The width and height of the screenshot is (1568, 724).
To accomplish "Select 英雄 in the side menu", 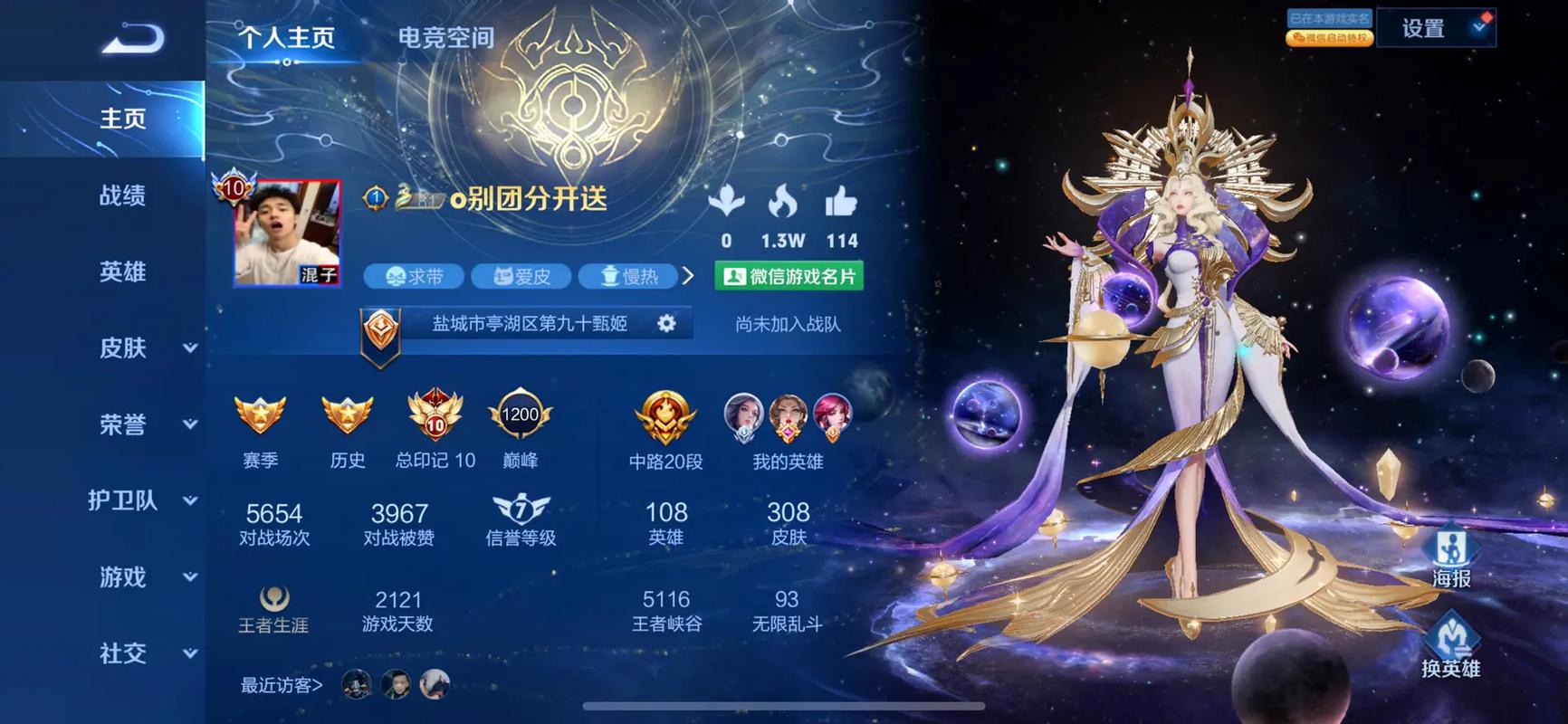I will [x=122, y=271].
